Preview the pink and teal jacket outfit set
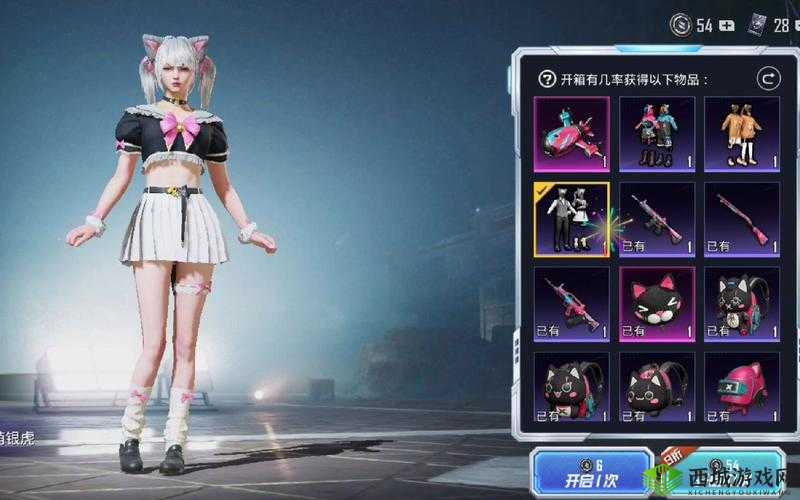Screen dimensions: 800x500 tap(657, 133)
